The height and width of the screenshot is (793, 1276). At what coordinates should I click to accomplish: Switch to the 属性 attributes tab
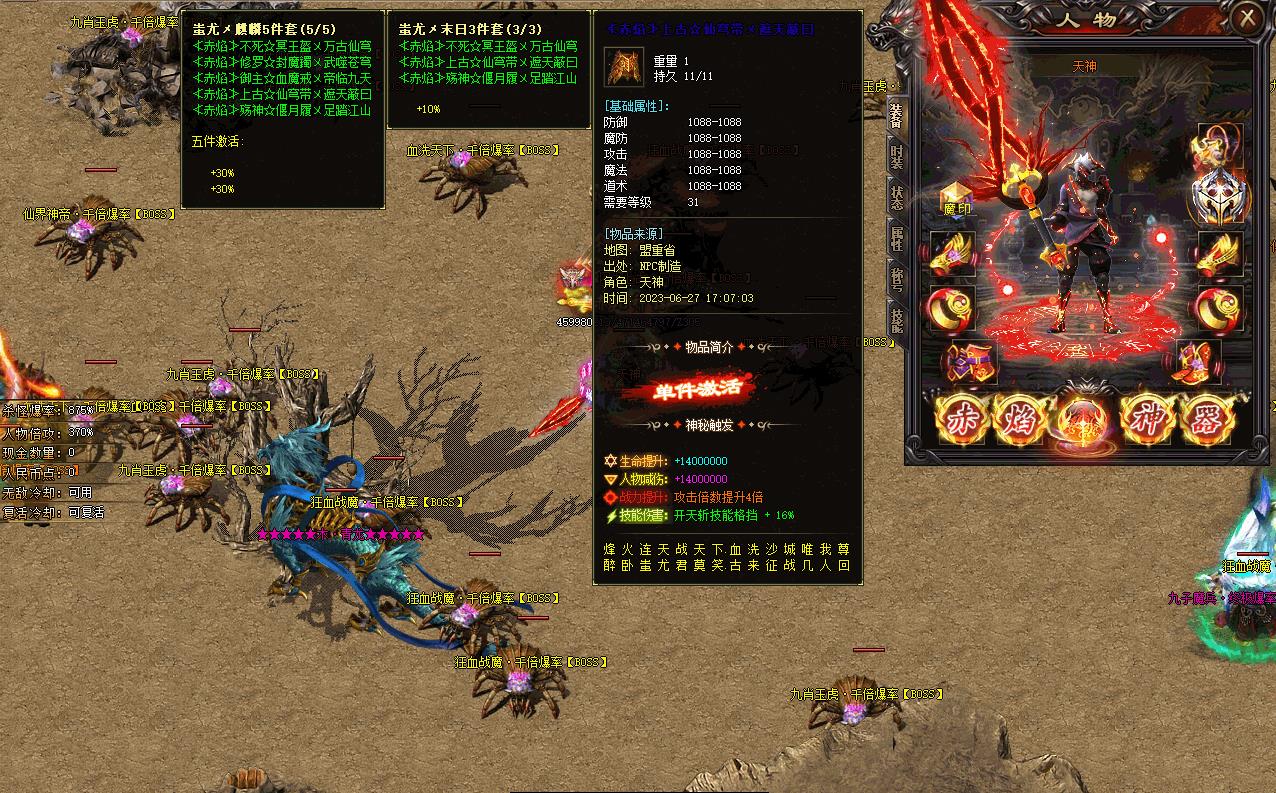[896, 238]
